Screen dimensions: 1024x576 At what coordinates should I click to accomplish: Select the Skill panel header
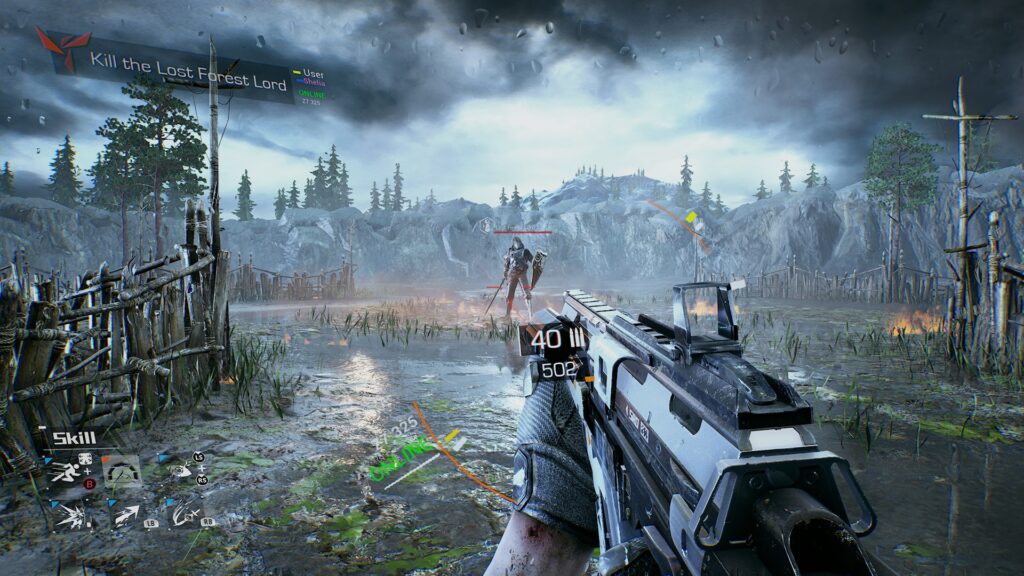(x=75, y=438)
